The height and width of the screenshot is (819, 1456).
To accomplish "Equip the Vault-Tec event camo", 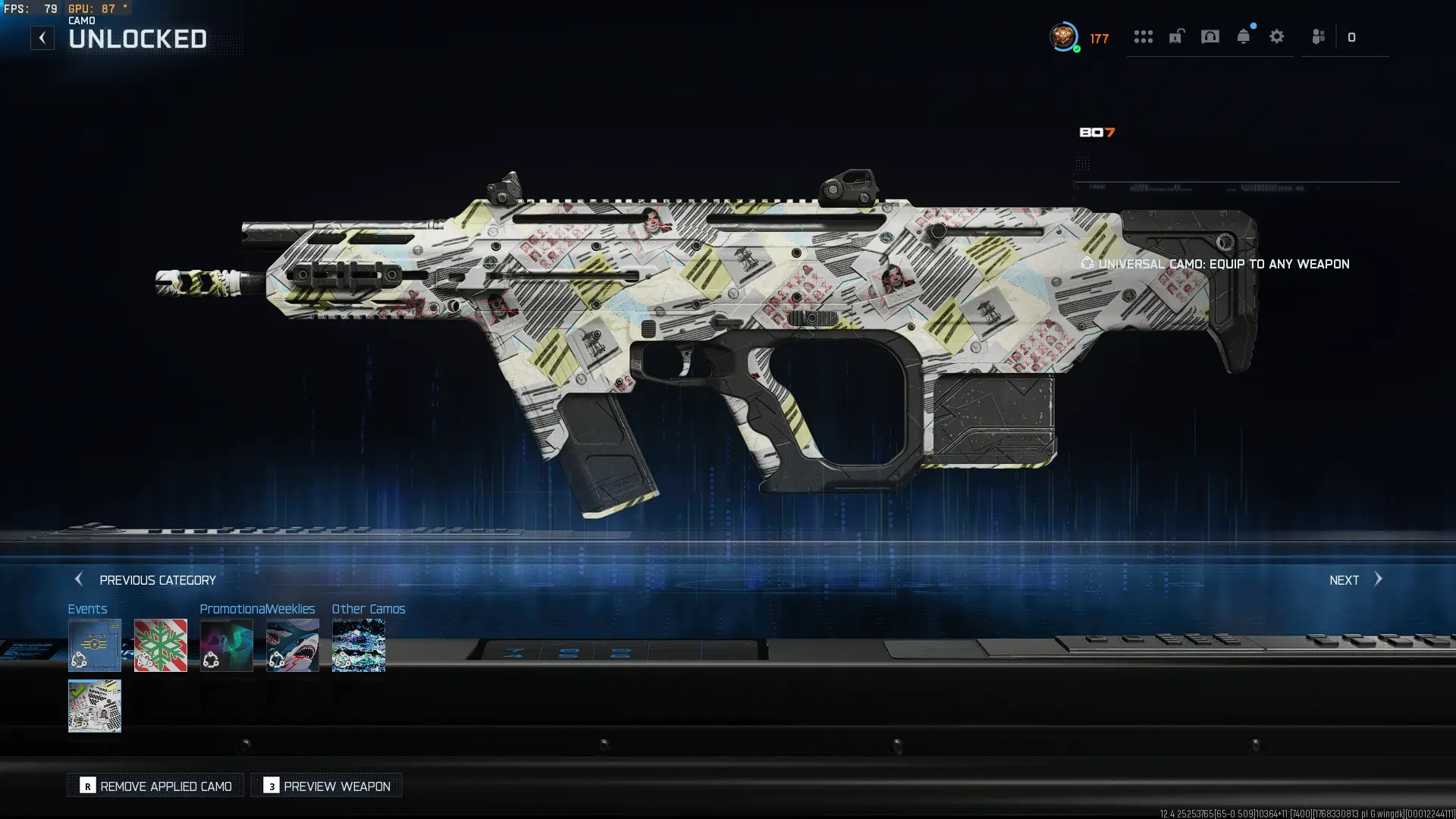I will (x=95, y=645).
